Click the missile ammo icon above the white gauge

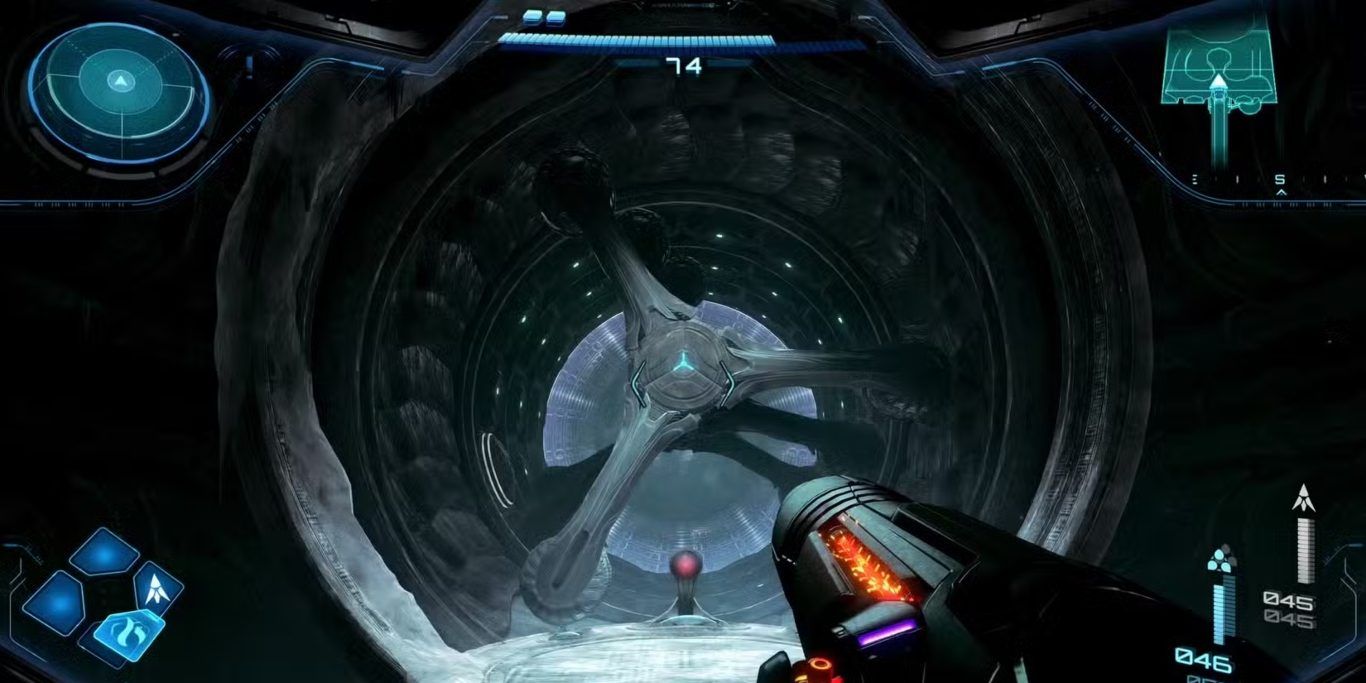click(1302, 497)
